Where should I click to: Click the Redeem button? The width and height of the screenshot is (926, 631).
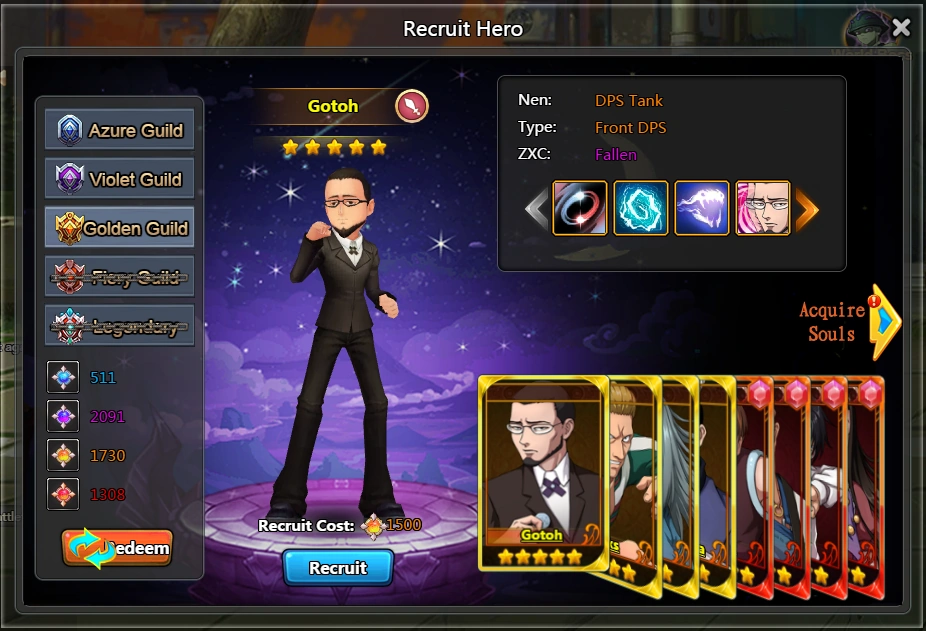click(x=117, y=548)
